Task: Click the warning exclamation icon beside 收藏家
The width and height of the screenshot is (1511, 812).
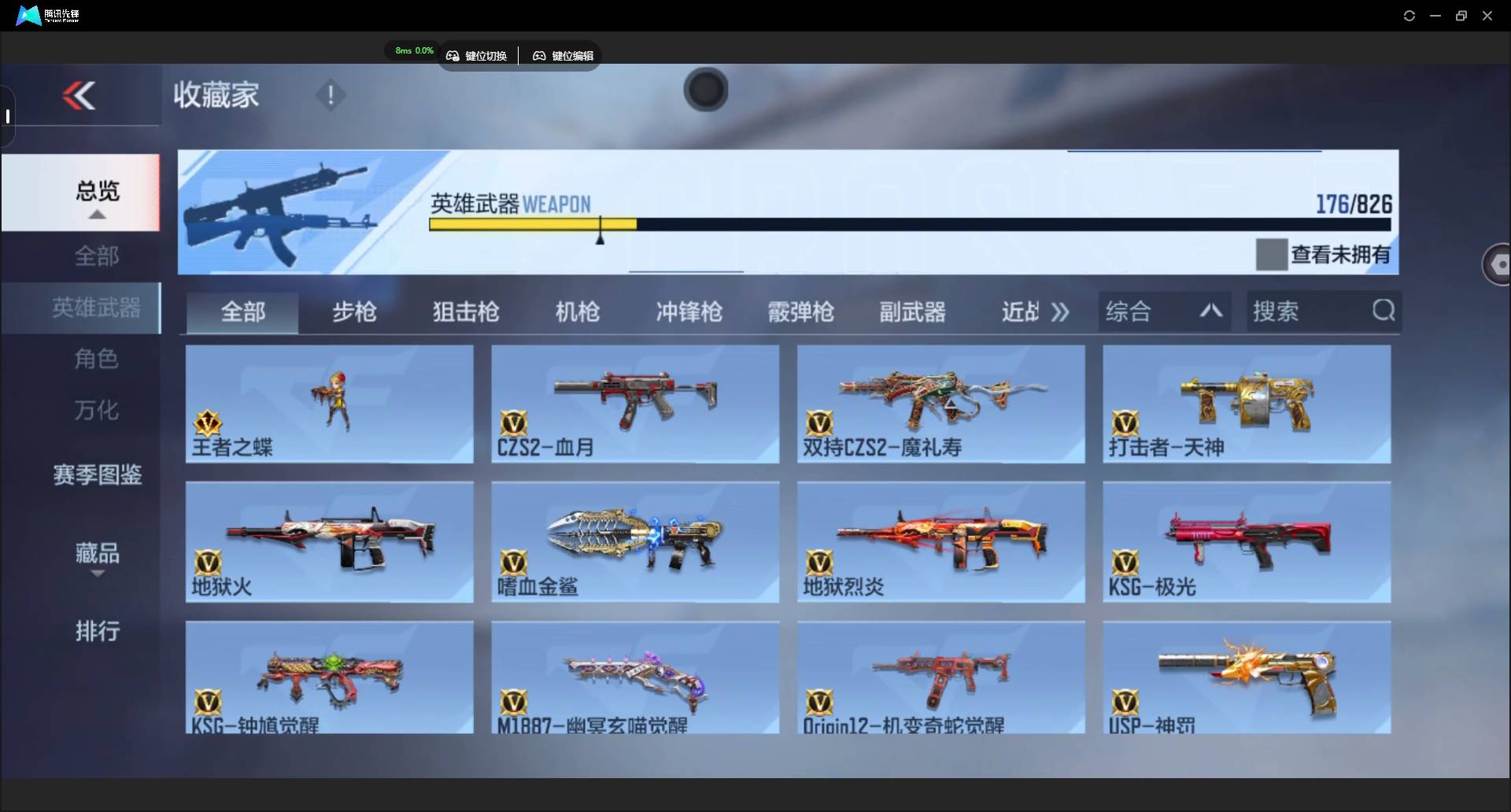Action: click(330, 96)
